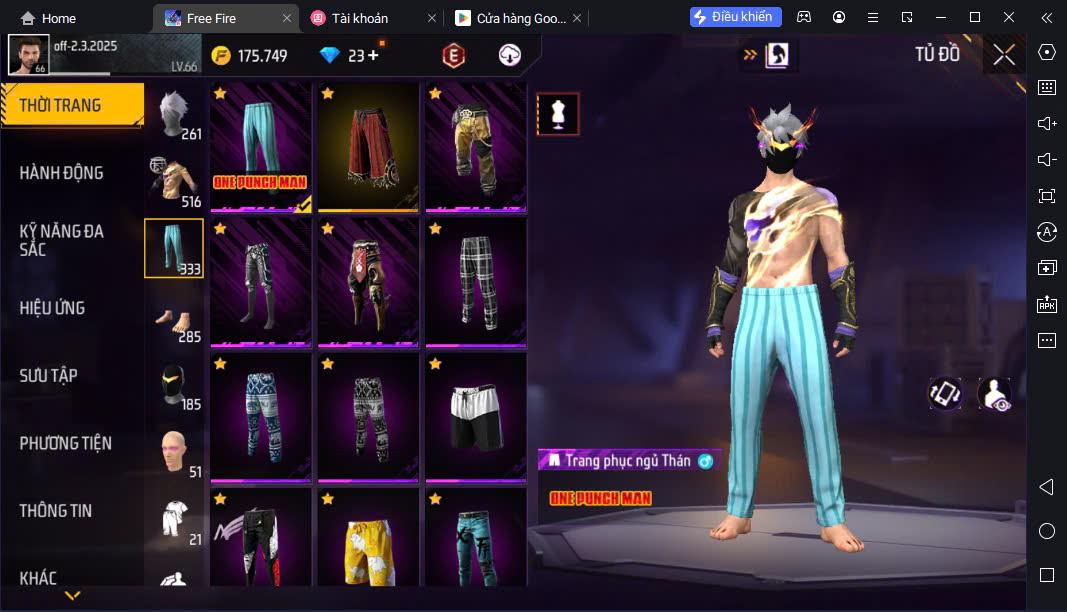
Task: Open the mannequin outfit set icon
Action: tap(557, 115)
